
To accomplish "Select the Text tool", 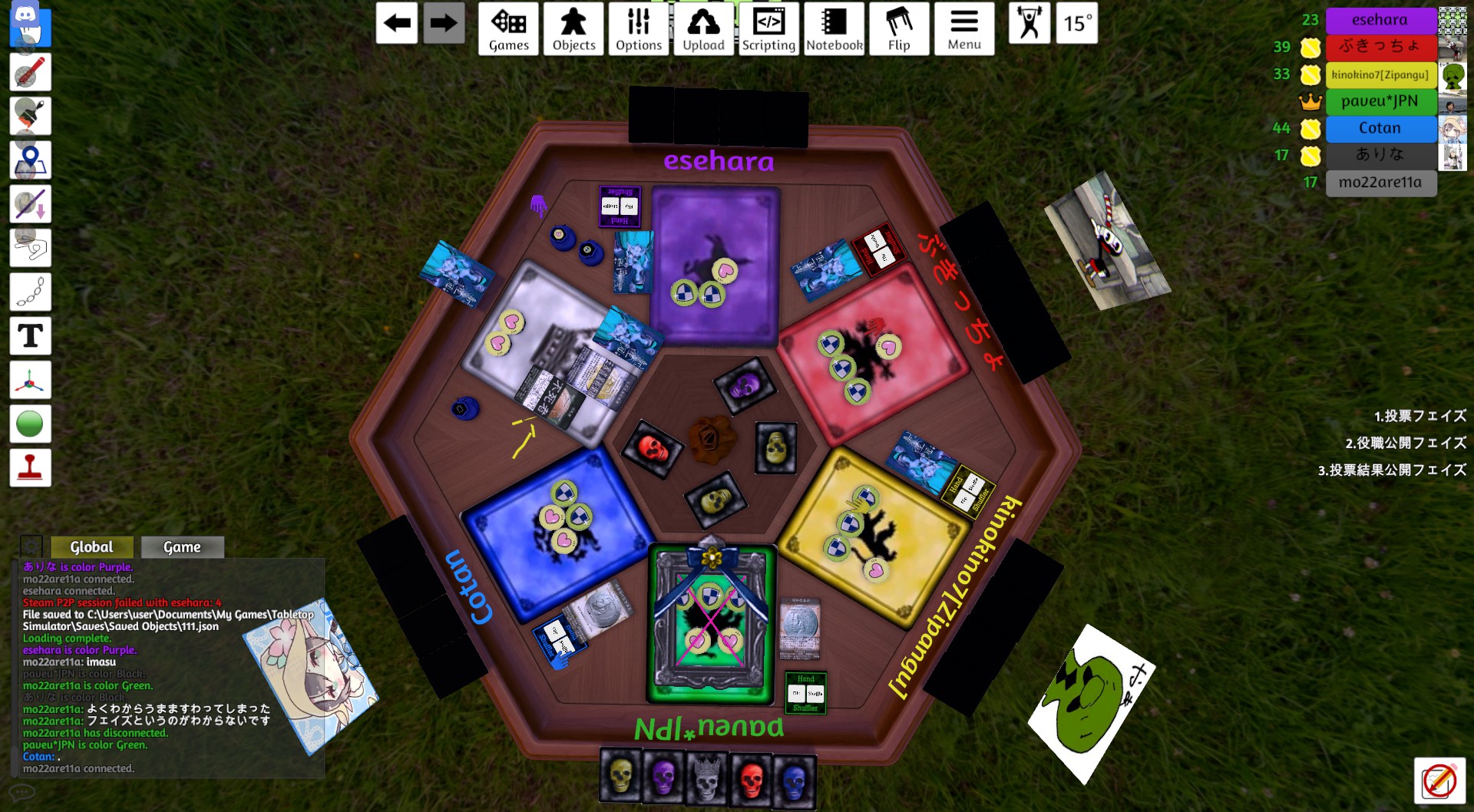I will point(31,335).
